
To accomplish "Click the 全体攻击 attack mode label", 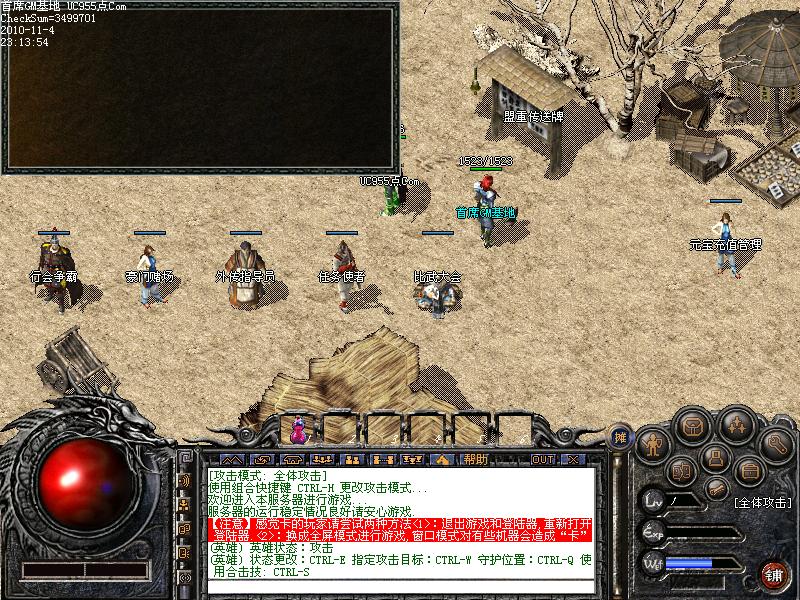I will [762, 503].
